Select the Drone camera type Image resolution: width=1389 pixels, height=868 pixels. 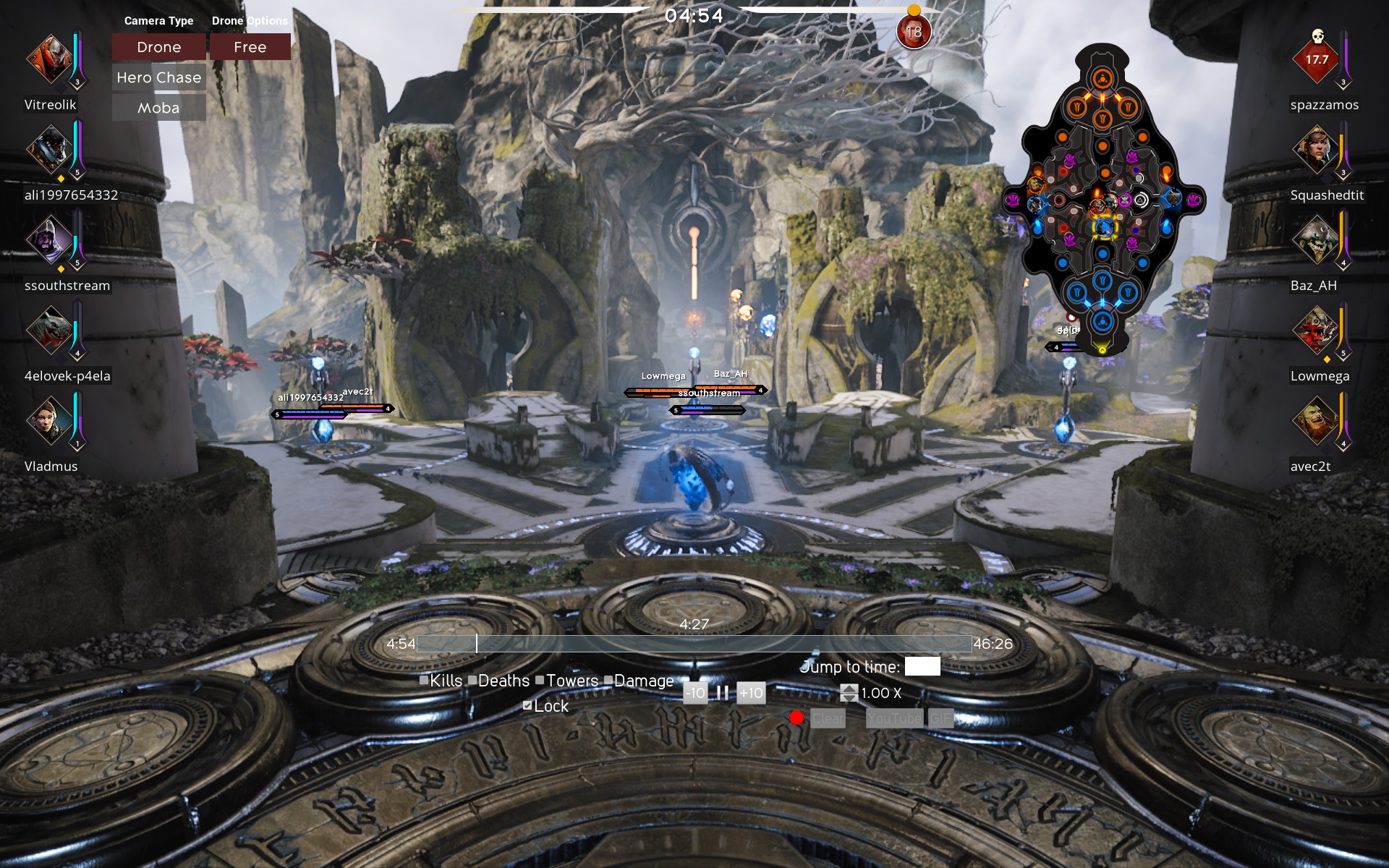[x=159, y=47]
